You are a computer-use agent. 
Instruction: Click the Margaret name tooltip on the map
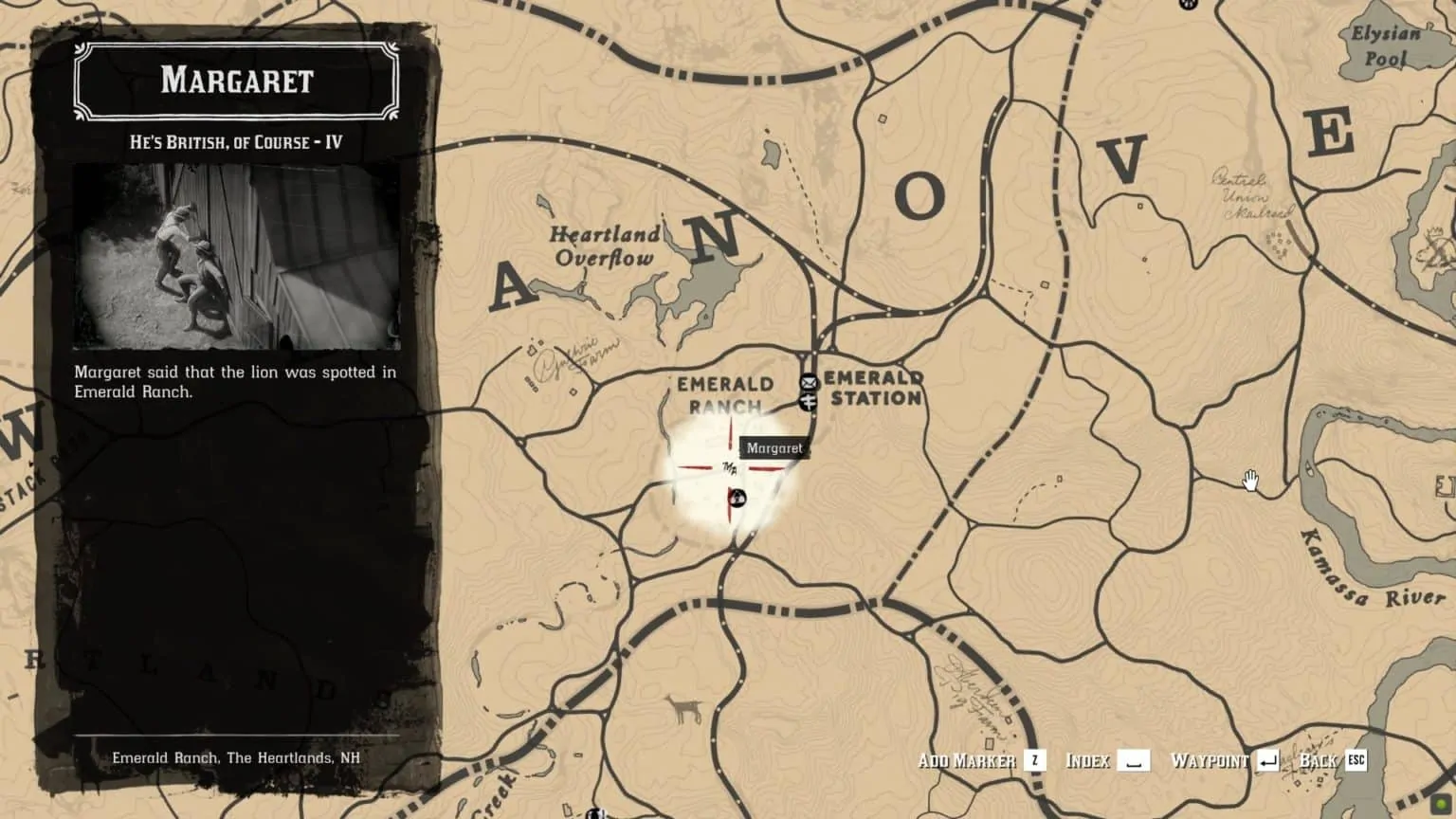[773, 447]
